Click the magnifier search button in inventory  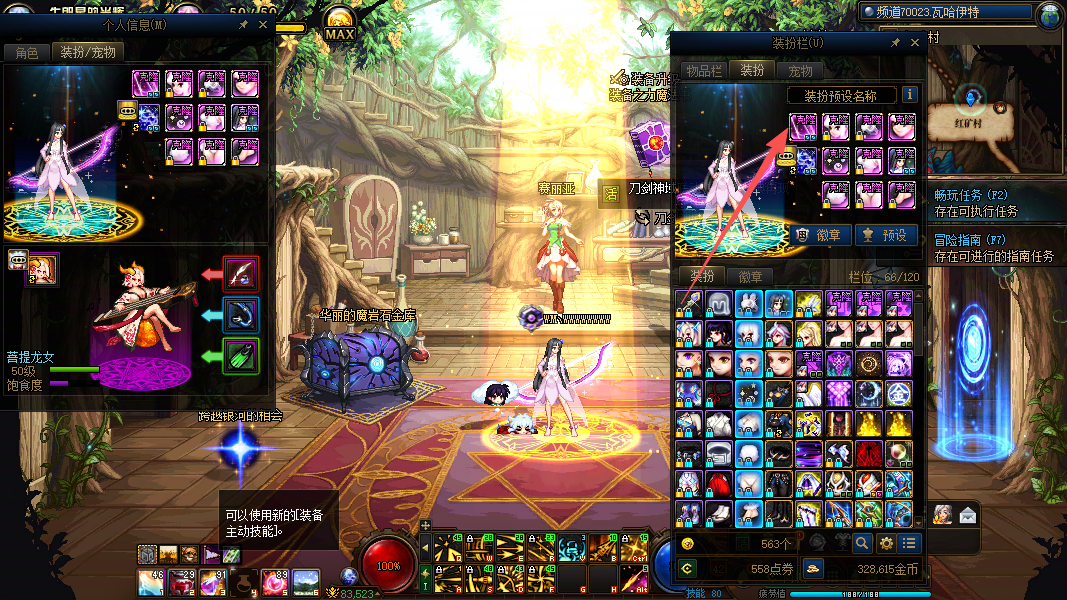click(x=861, y=544)
